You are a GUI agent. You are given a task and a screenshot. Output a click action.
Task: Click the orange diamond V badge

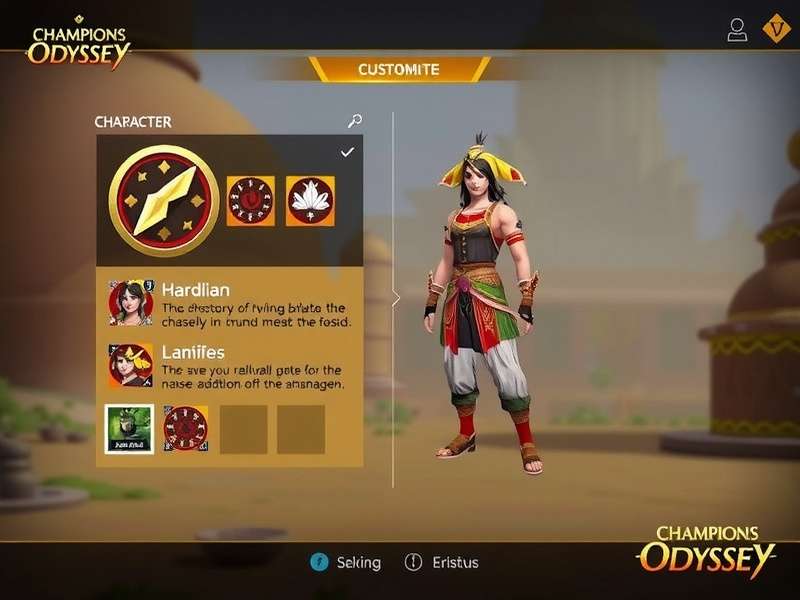coord(776,29)
